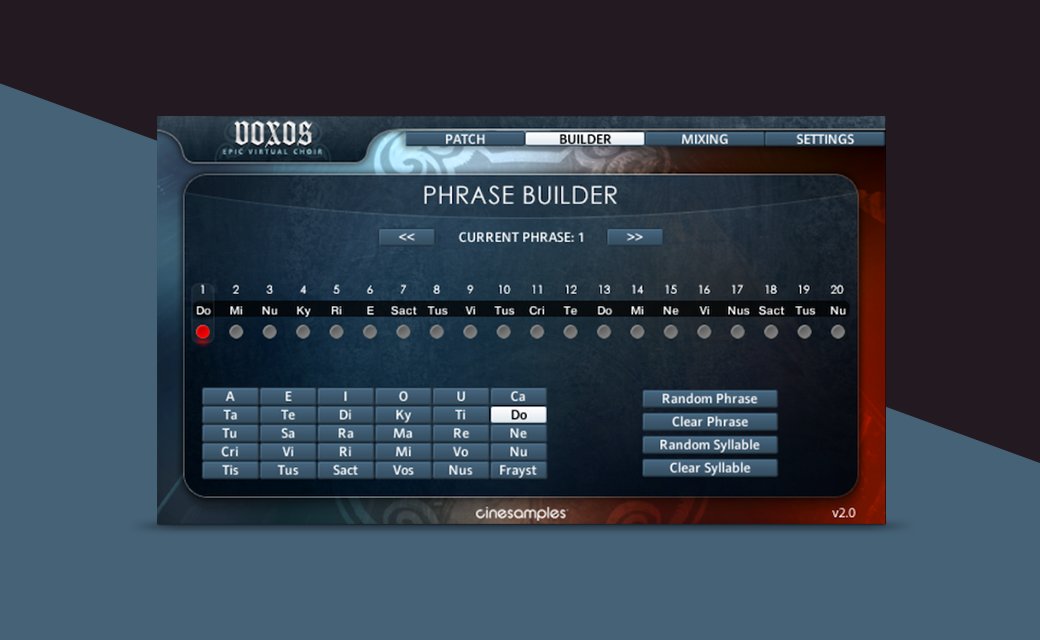The height and width of the screenshot is (640, 1040).
Task: Click the Ca syllable button
Action: click(x=518, y=397)
